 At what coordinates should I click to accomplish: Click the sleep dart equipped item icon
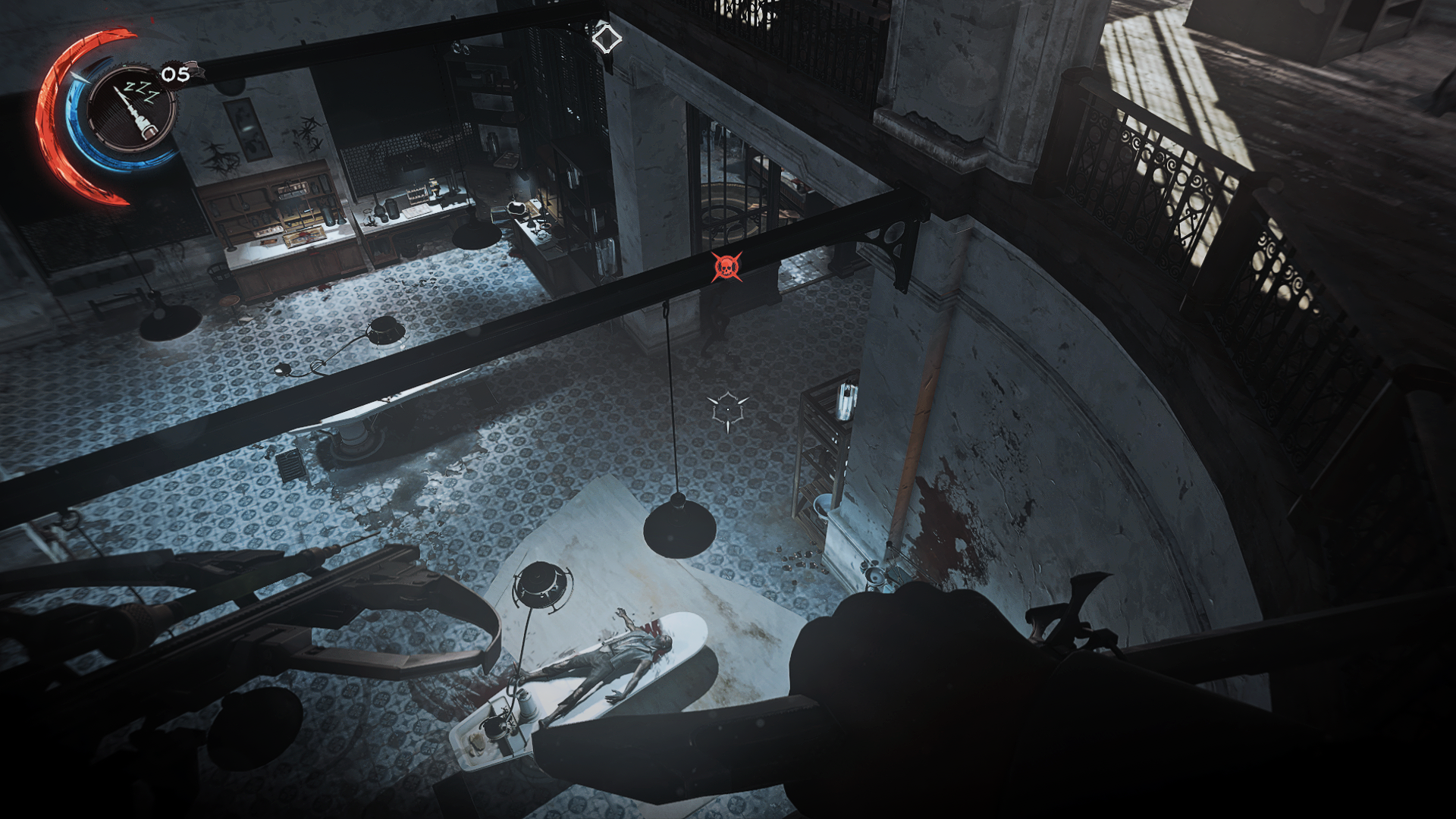tap(133, 110)
